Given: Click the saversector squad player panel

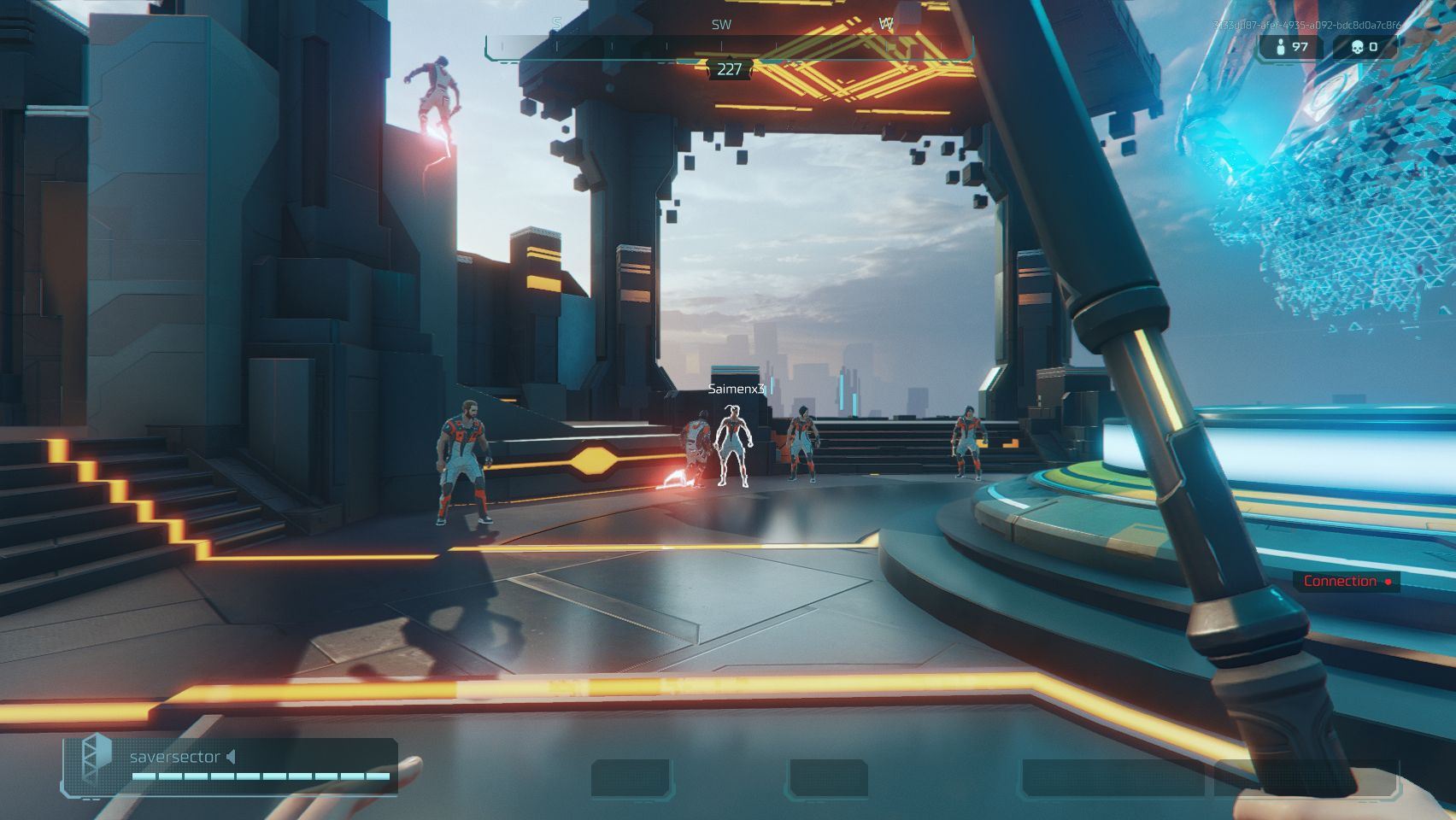Looking at the screenshot, I should click(x=229, y=765).
